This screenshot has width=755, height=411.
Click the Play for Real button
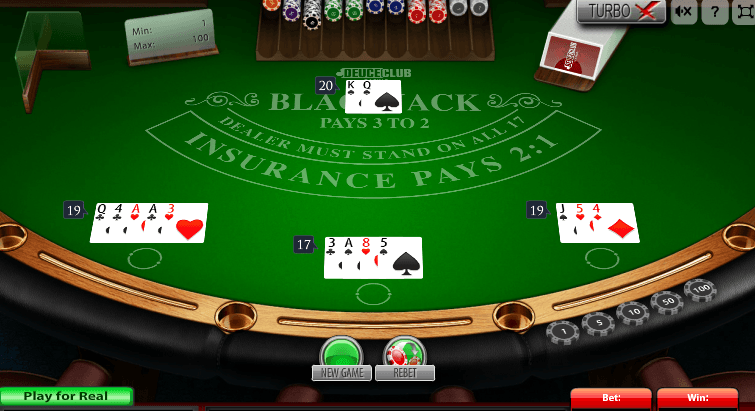tap(66, 397)
